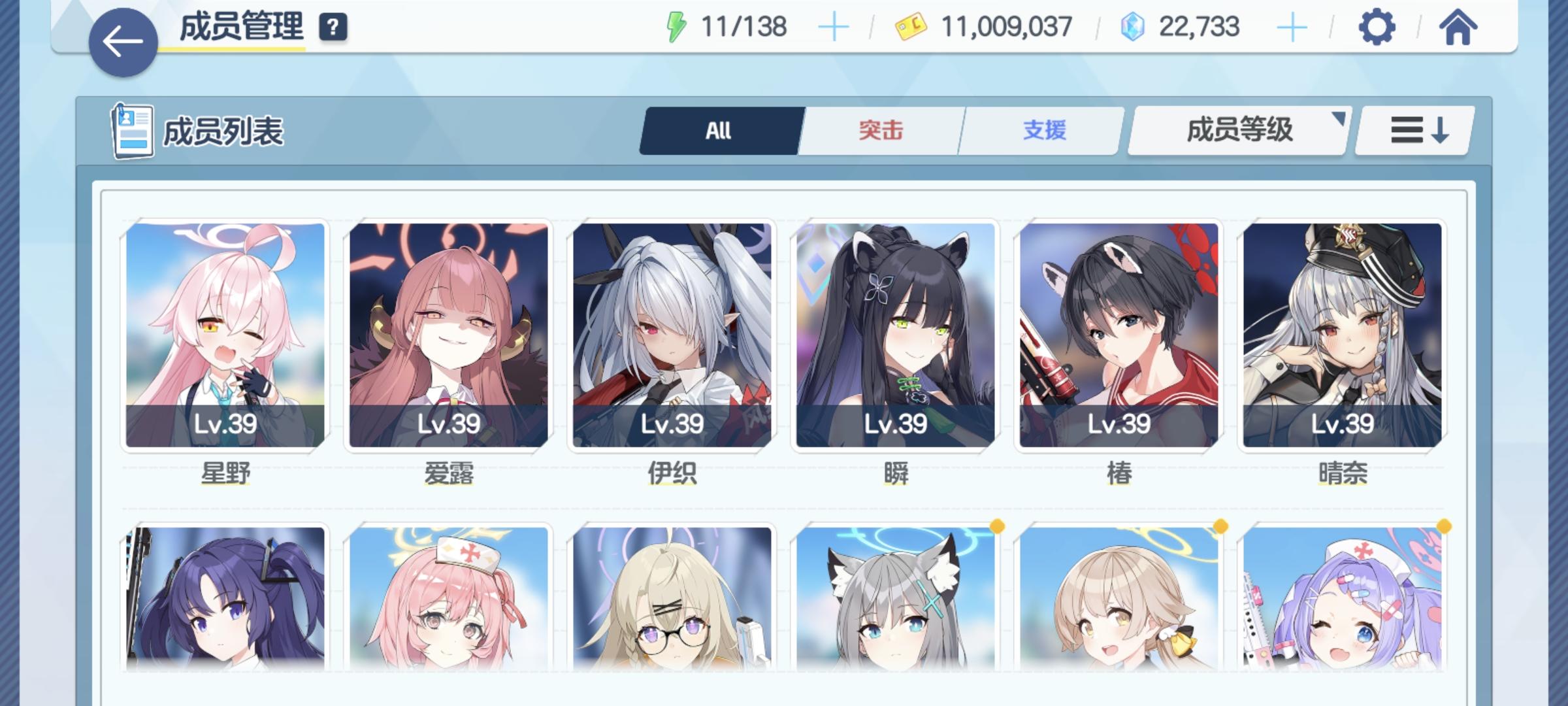Select the All filter tab

(x=718, y=130)
